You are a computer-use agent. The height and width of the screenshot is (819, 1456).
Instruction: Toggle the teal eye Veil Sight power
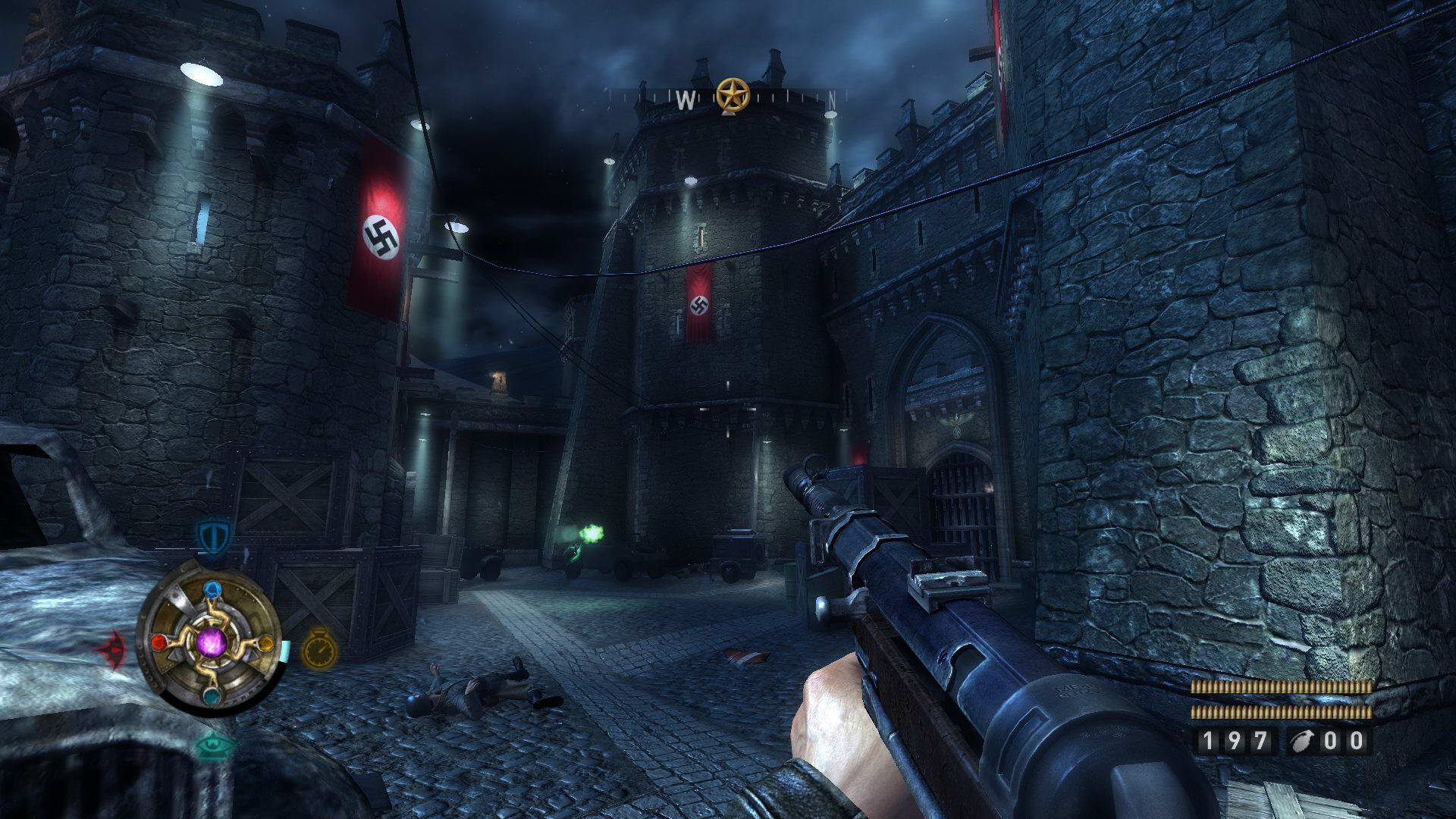[x=213, y=746]
